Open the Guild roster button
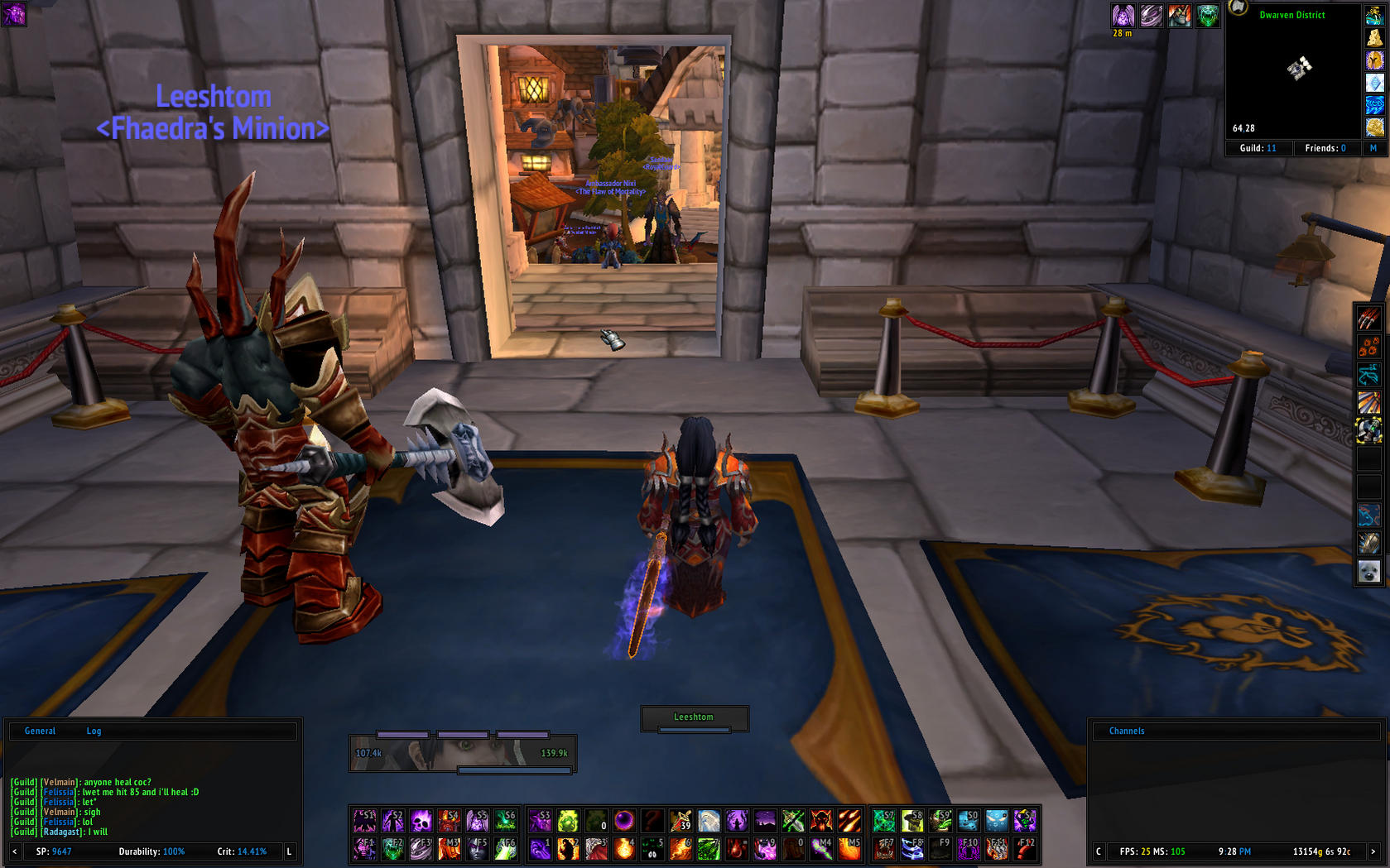 tap(1258, 148)
